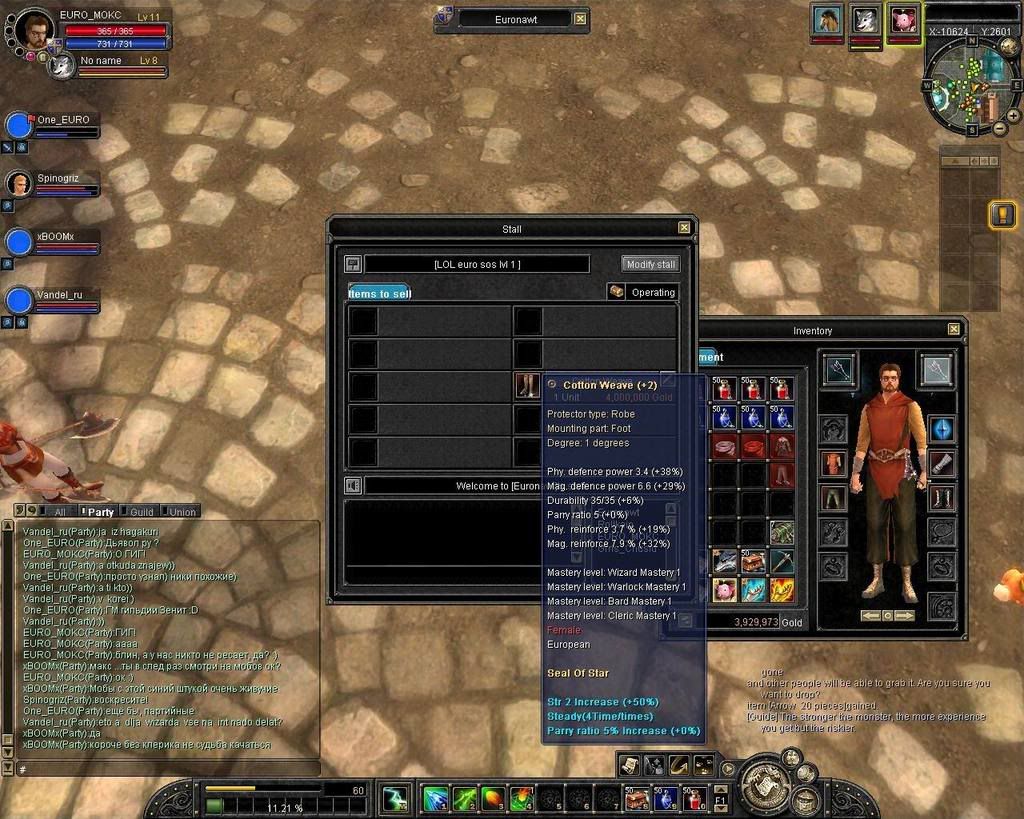Select the pickaxe in the inventory
Screen dimensions: 1024x819
tap(782, 562)
